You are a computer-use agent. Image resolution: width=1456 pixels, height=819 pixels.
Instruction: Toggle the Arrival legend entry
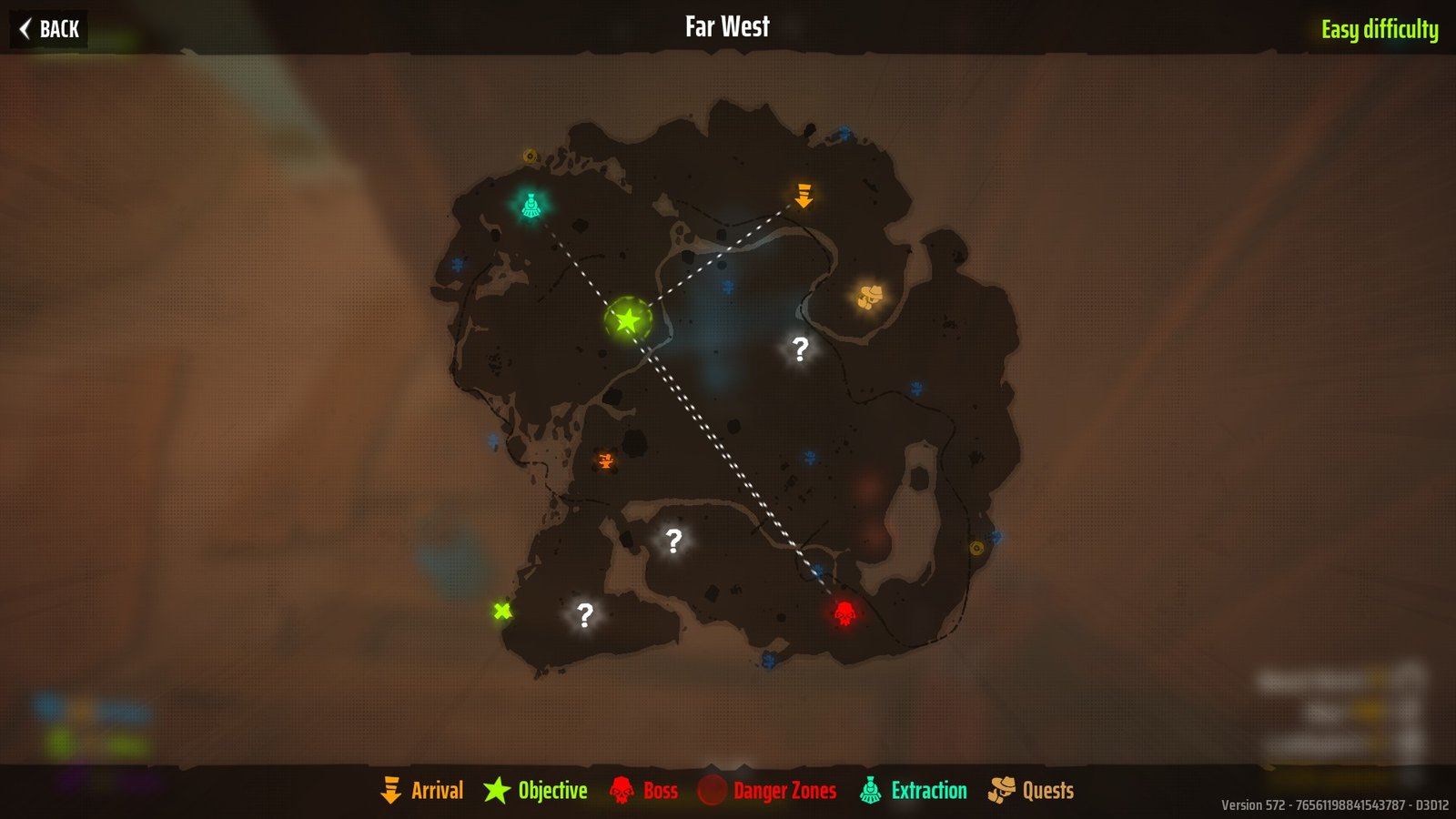coord(435,791)
